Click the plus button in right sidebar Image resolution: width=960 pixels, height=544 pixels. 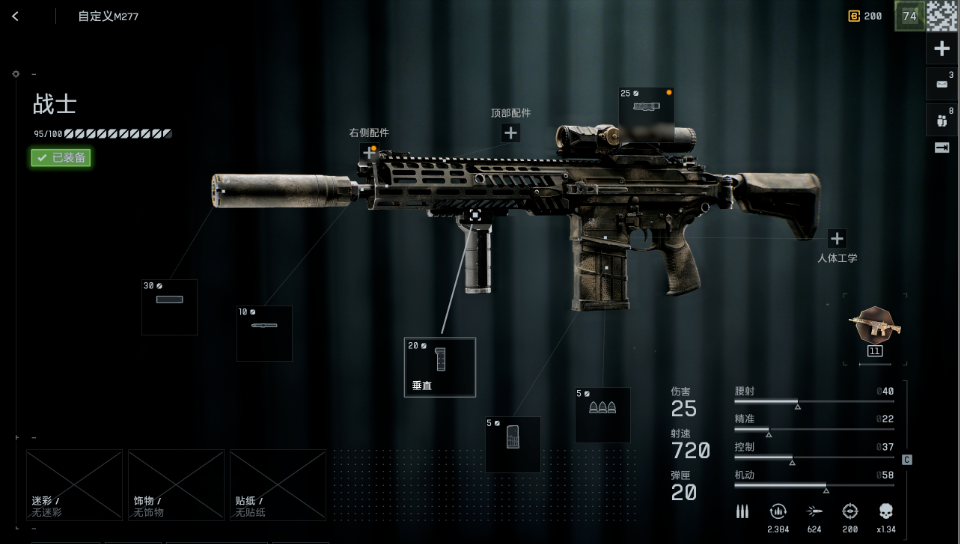click(x=941, y=48)
